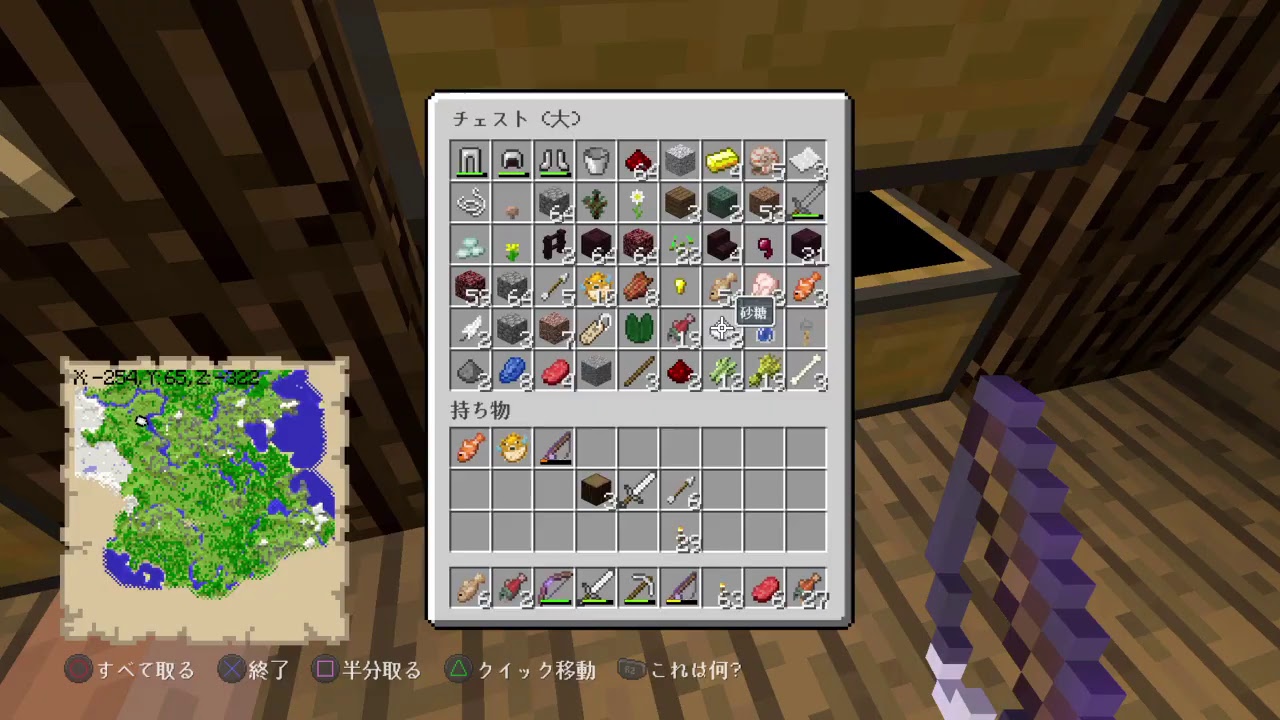Select the obsidian stack of 64
Viewport: 1280px width, 720px height.
point(596,246)
